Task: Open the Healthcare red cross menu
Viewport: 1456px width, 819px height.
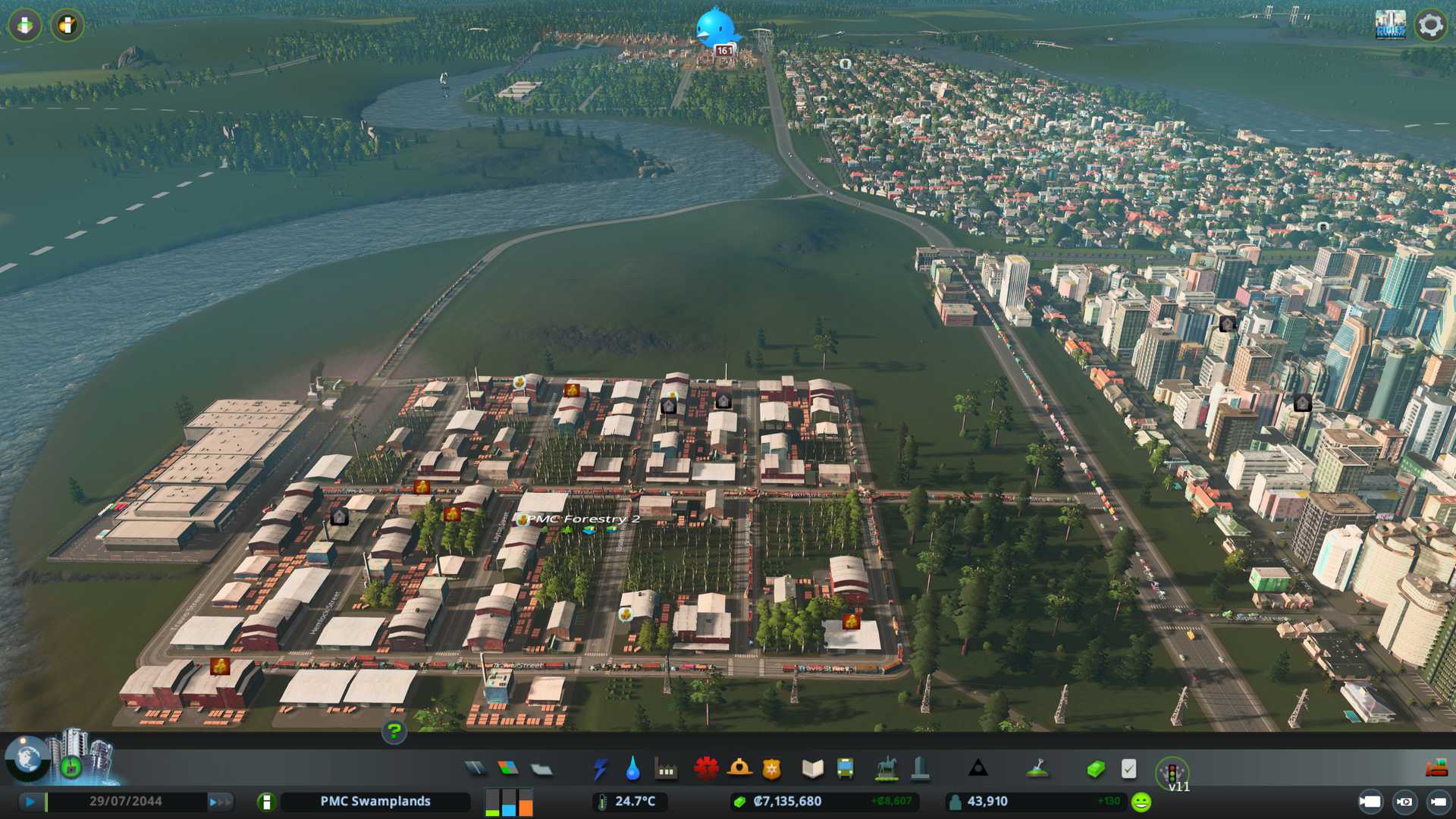Action: pos(706,768)
